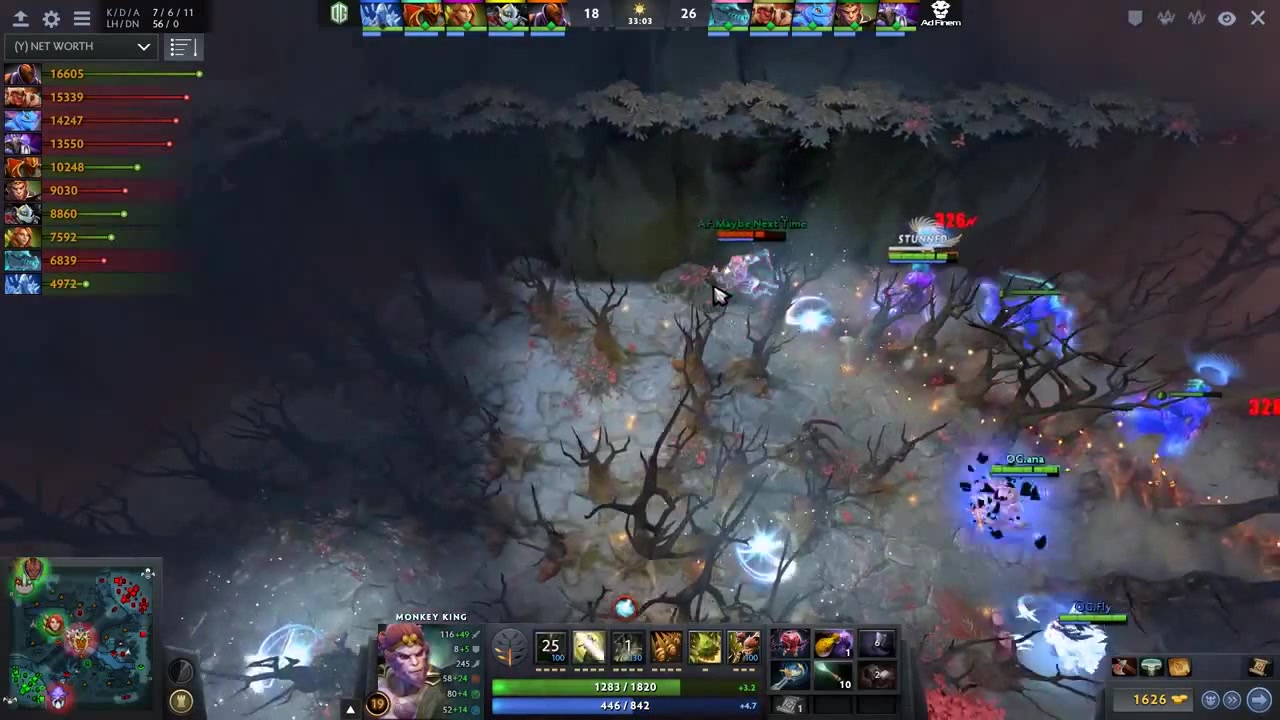Expand the quick buy double-arrow near gold
1280x720 pixels.
click(x=1232, y=700)
